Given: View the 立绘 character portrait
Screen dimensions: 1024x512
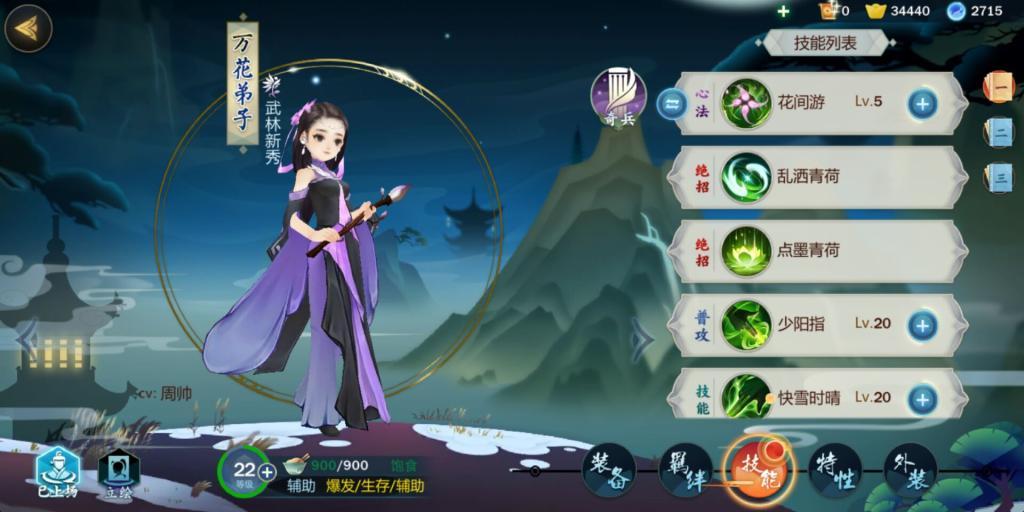Looking at the screenshot, I should (x=118, y=473).
